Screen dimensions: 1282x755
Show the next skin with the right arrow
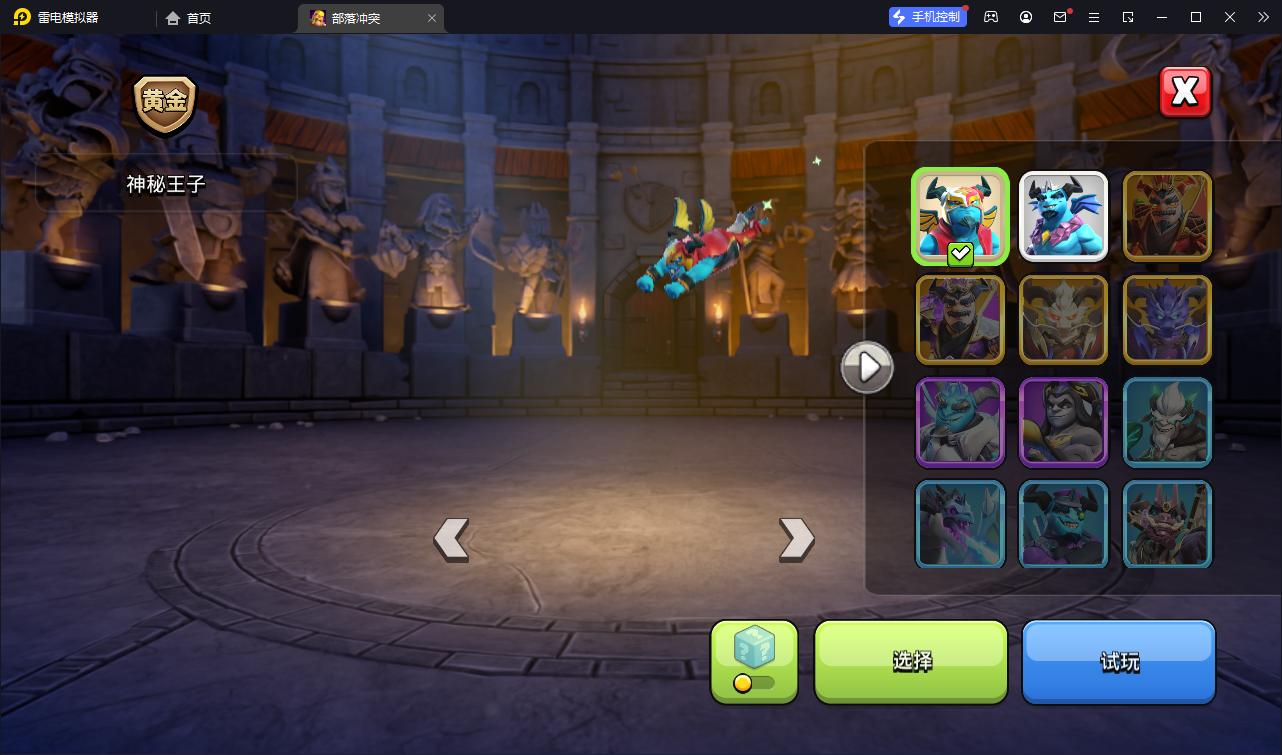[796, 539]
